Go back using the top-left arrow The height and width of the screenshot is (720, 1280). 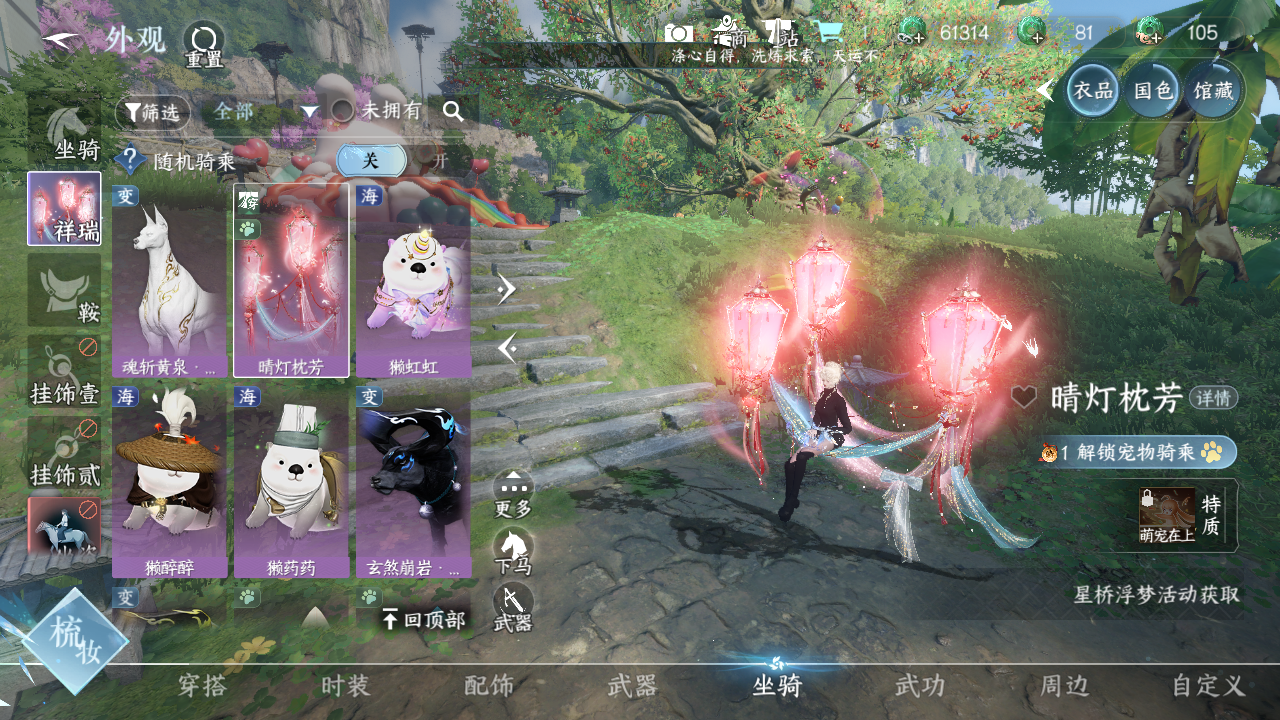[62, 40]
